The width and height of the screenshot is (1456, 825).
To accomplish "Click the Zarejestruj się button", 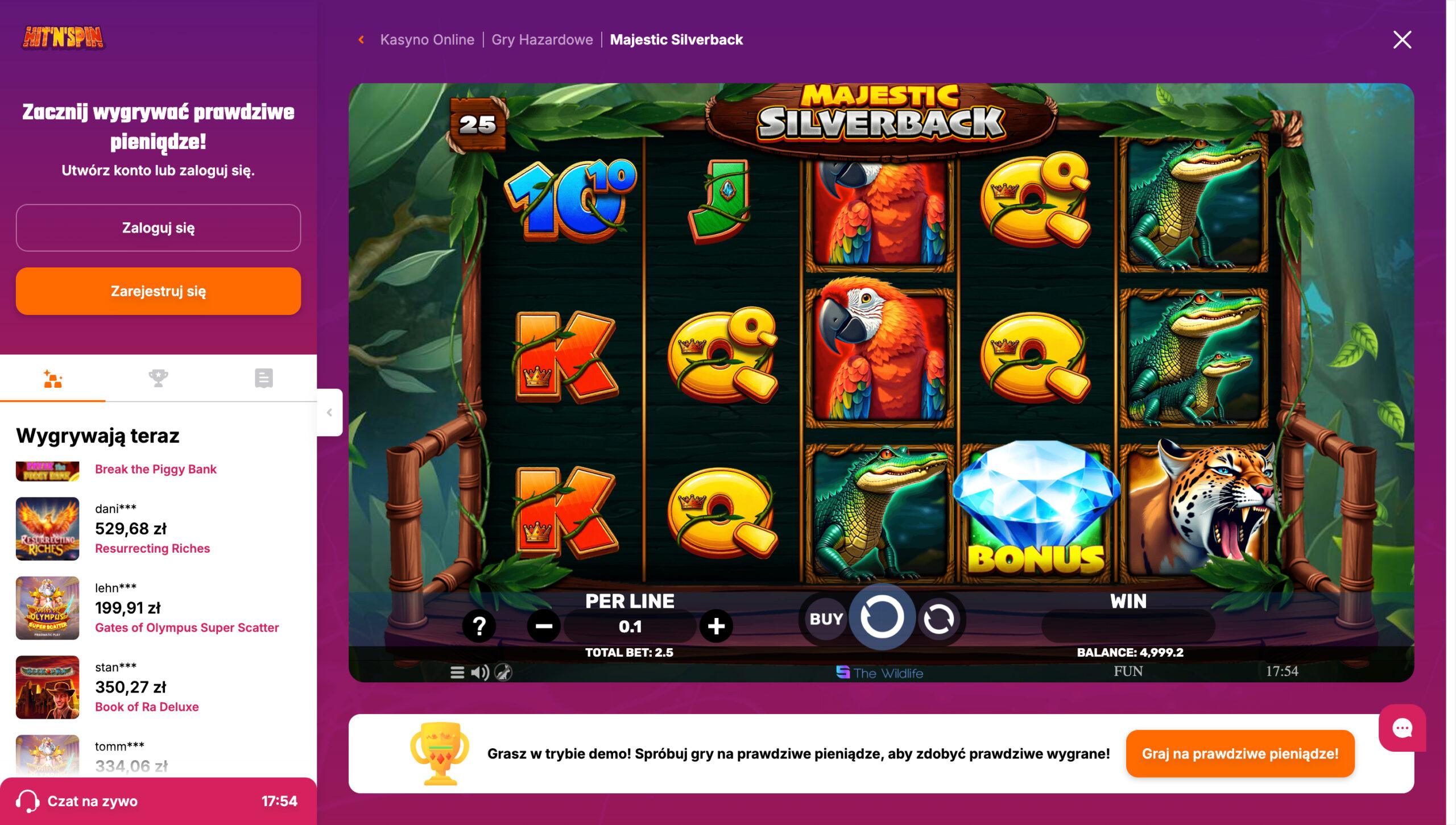I will pyautogui.click(x=158, y=291).
